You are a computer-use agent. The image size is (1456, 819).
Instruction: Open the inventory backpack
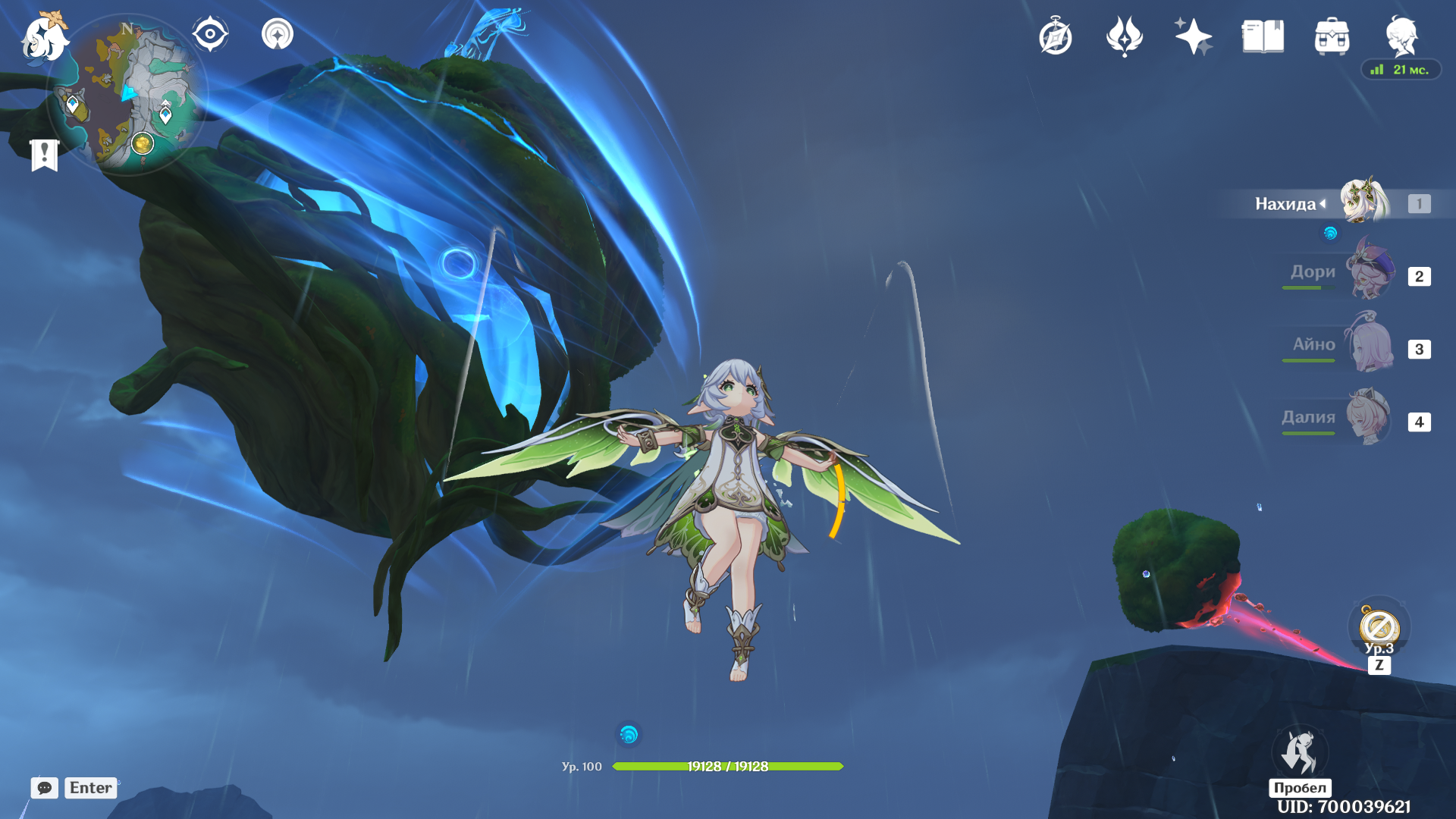click(x=1332, y=36)
